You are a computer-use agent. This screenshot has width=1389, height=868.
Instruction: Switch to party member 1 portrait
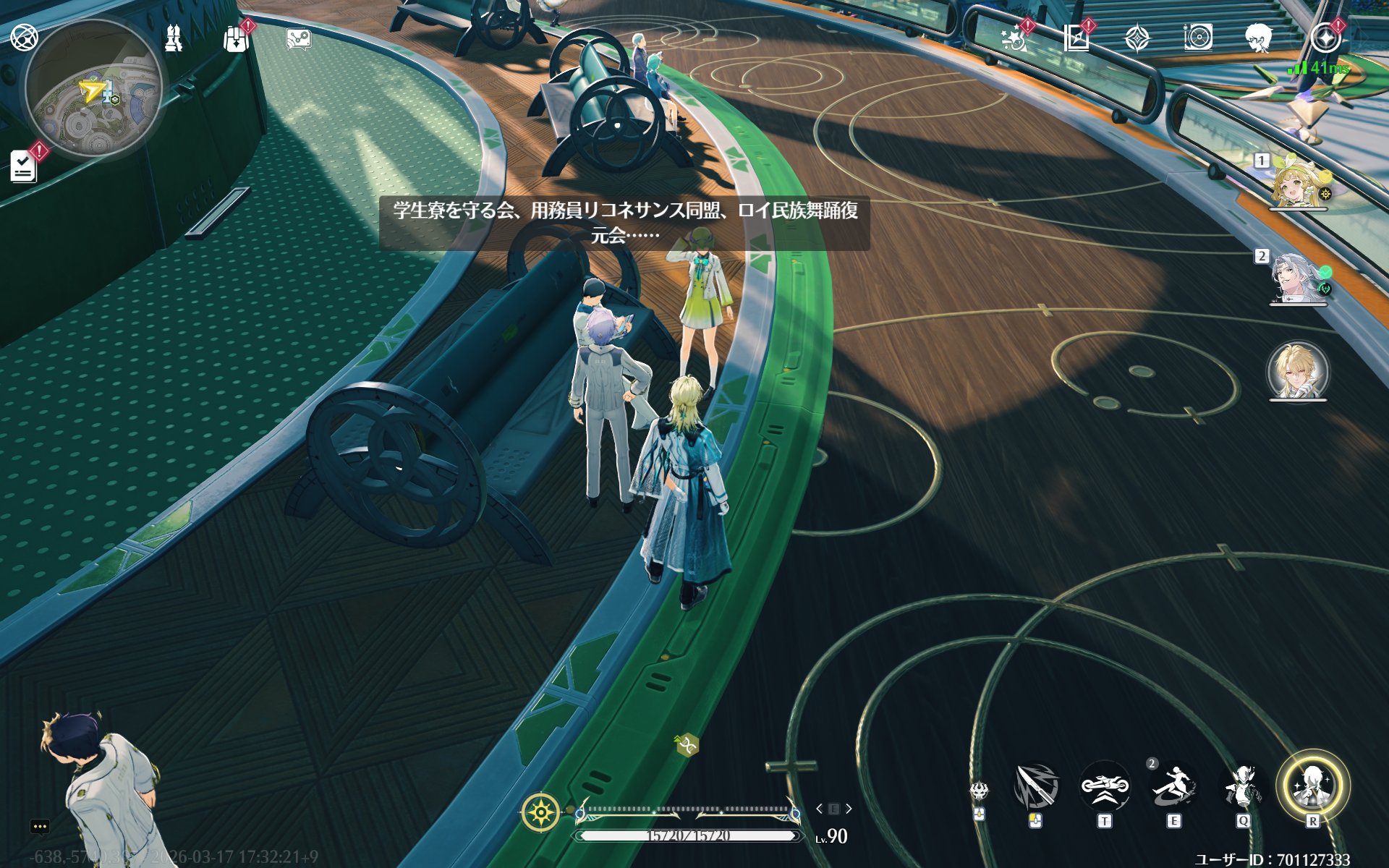(1298, 181)
